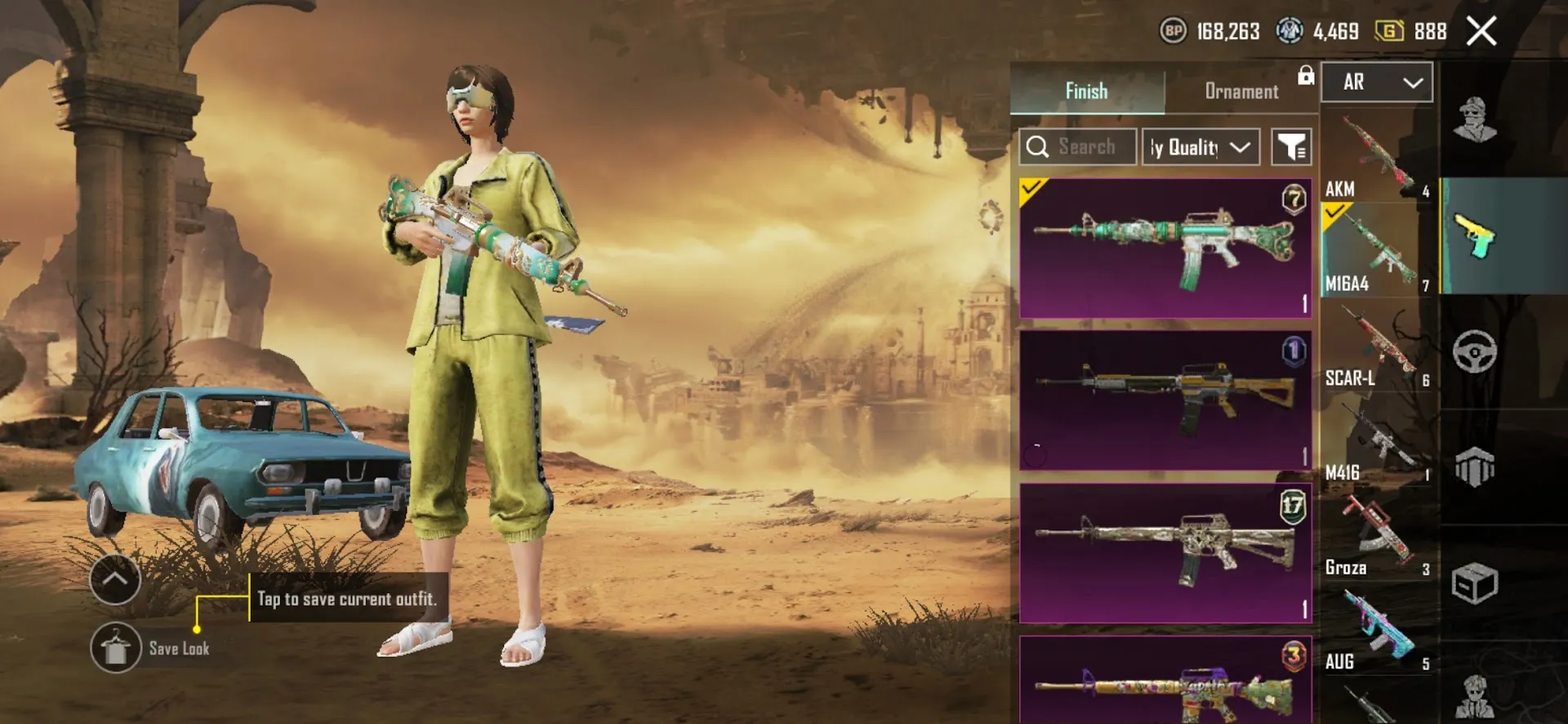This screenshot has height=724, width=1568.
Task: Select the Finish tab
Action: [x=1085, y=92]
